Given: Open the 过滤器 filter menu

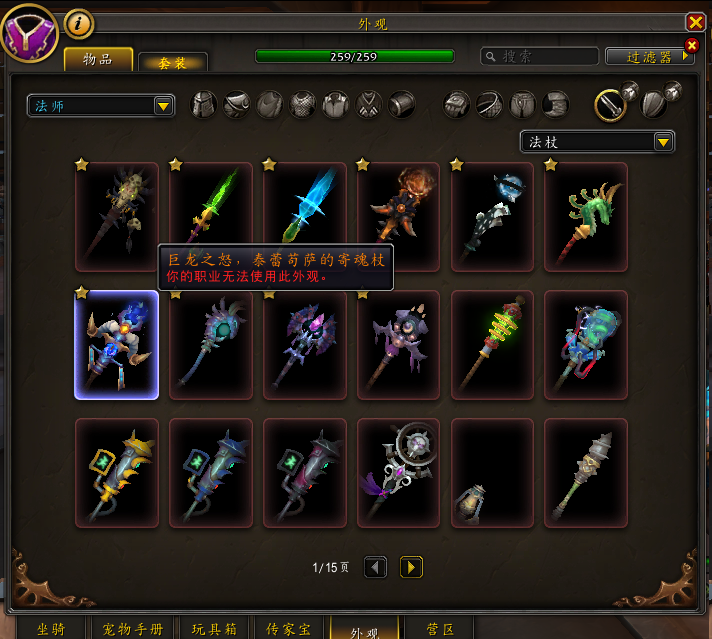Looking at the screenshot, I should (x=650, y=57).
